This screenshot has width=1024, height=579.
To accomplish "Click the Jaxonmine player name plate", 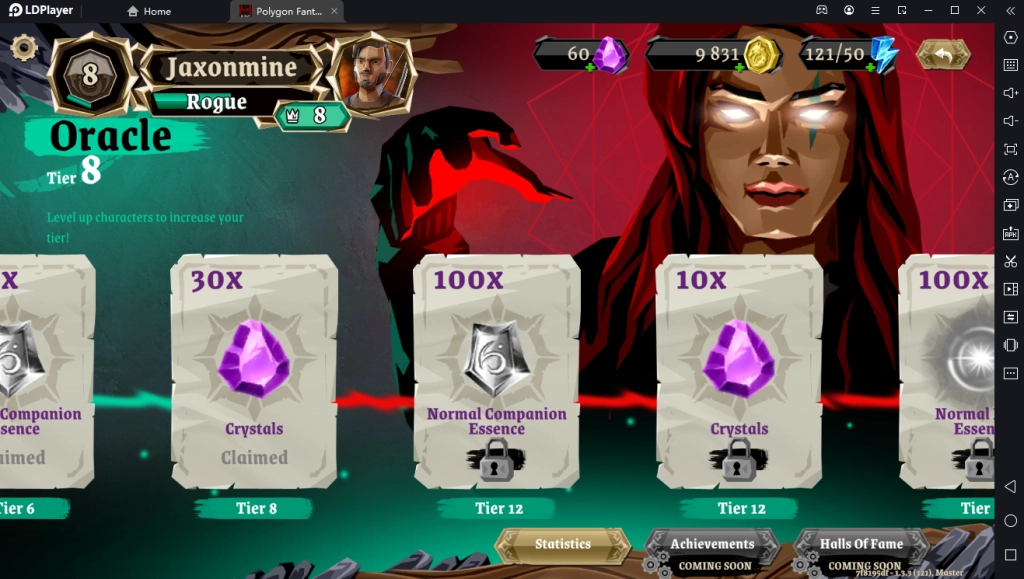I will point(231,68).
